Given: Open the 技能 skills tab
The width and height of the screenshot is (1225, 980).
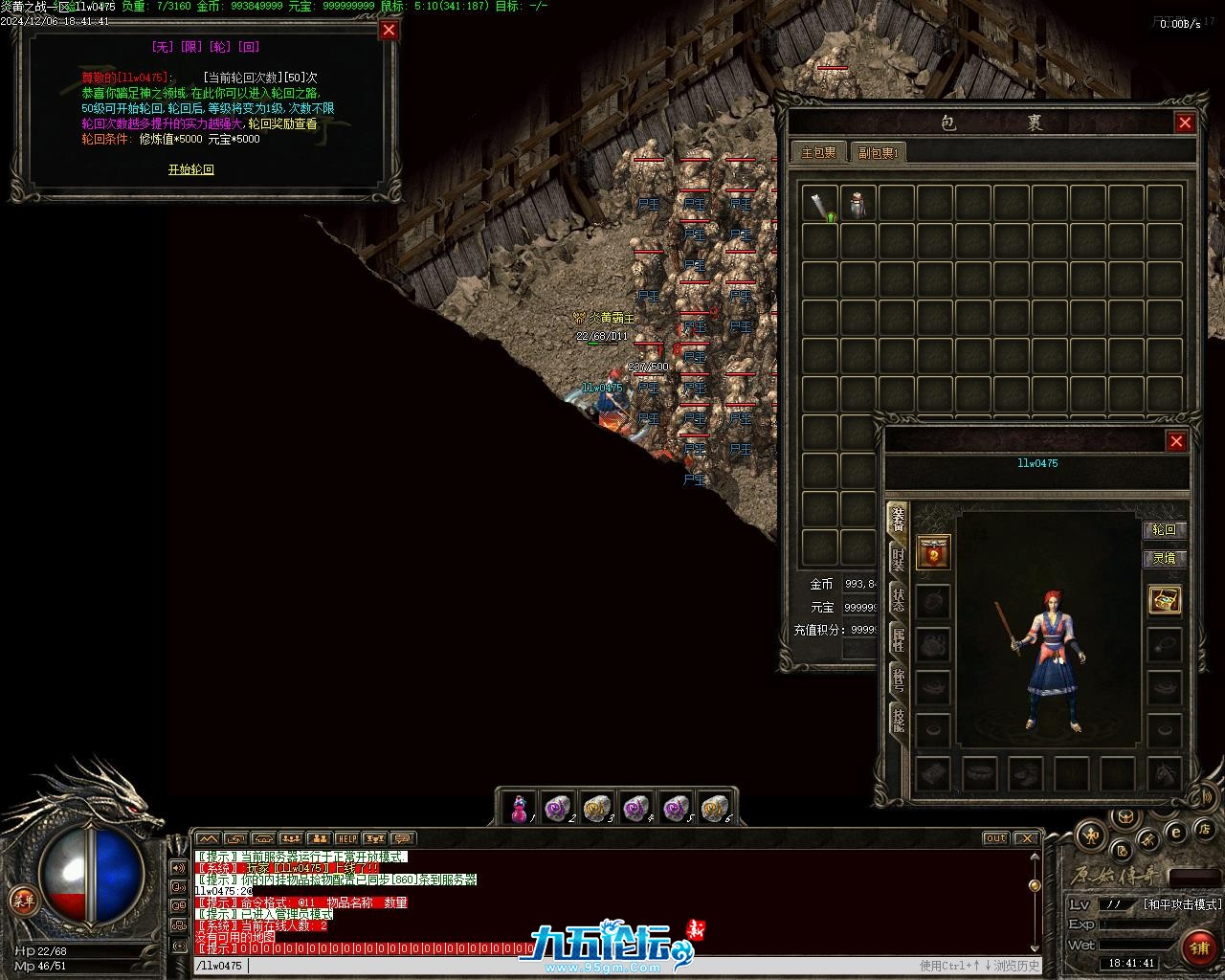Looking at the screenshot, I should (898, 719).
